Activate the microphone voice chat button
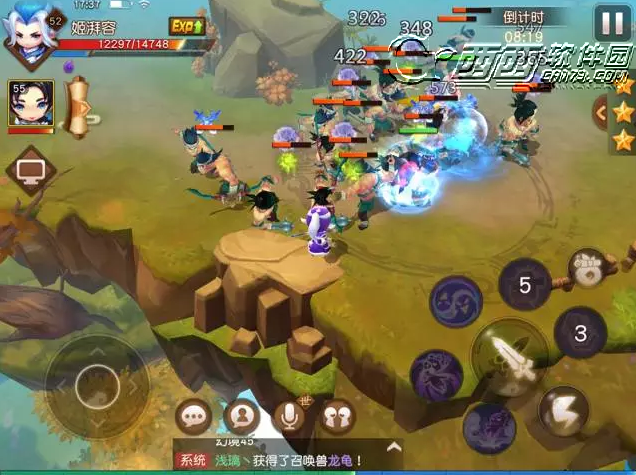Viewport: 636px width, 475px height. coord(291,416)
